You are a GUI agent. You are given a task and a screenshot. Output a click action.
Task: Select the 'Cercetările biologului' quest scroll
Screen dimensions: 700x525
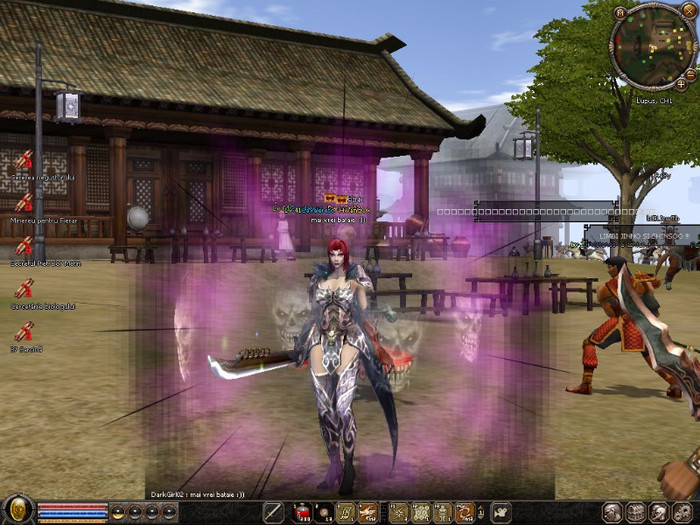click(23, 290)
